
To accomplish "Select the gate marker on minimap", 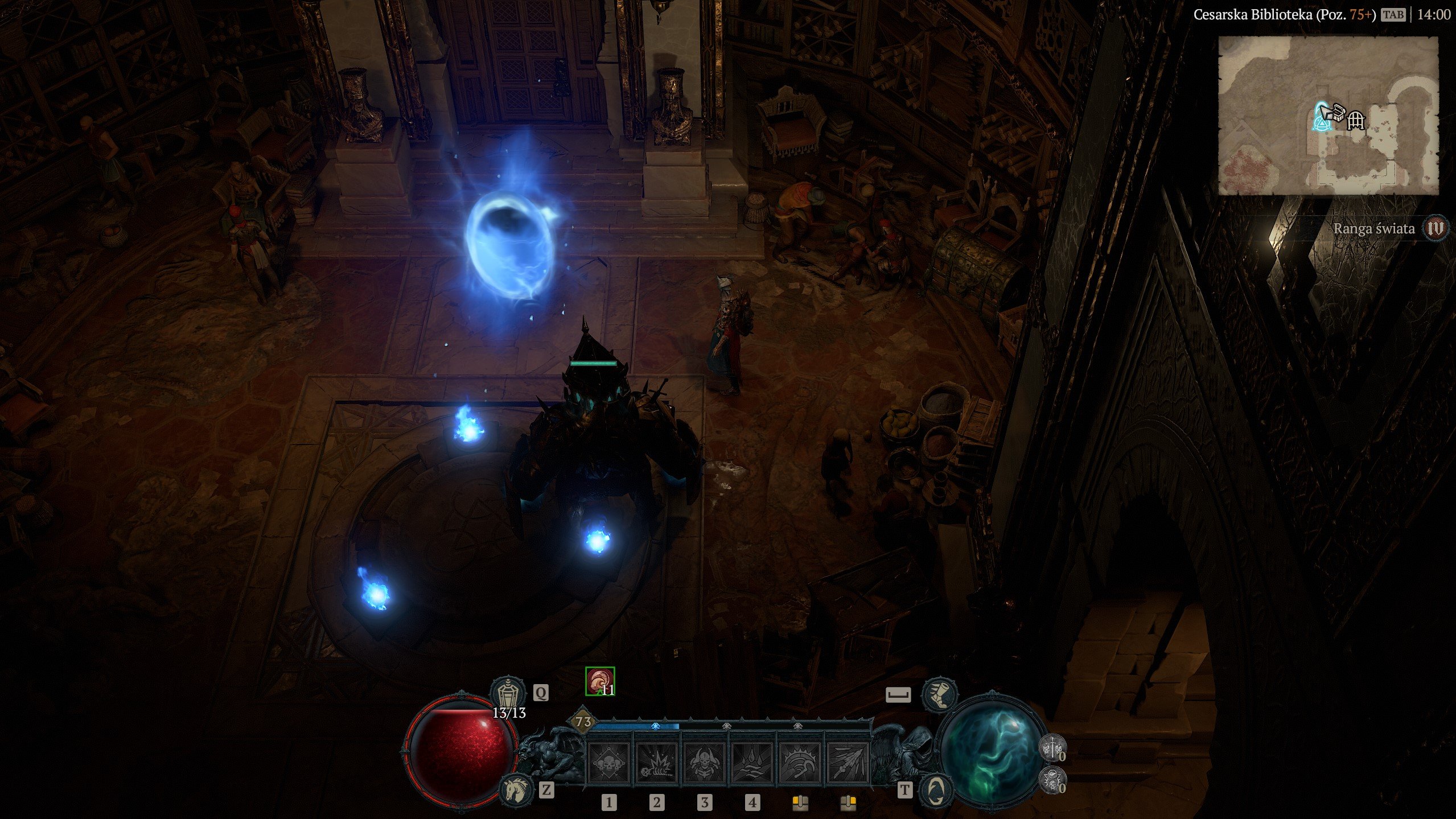I will tap(1356, 120).
